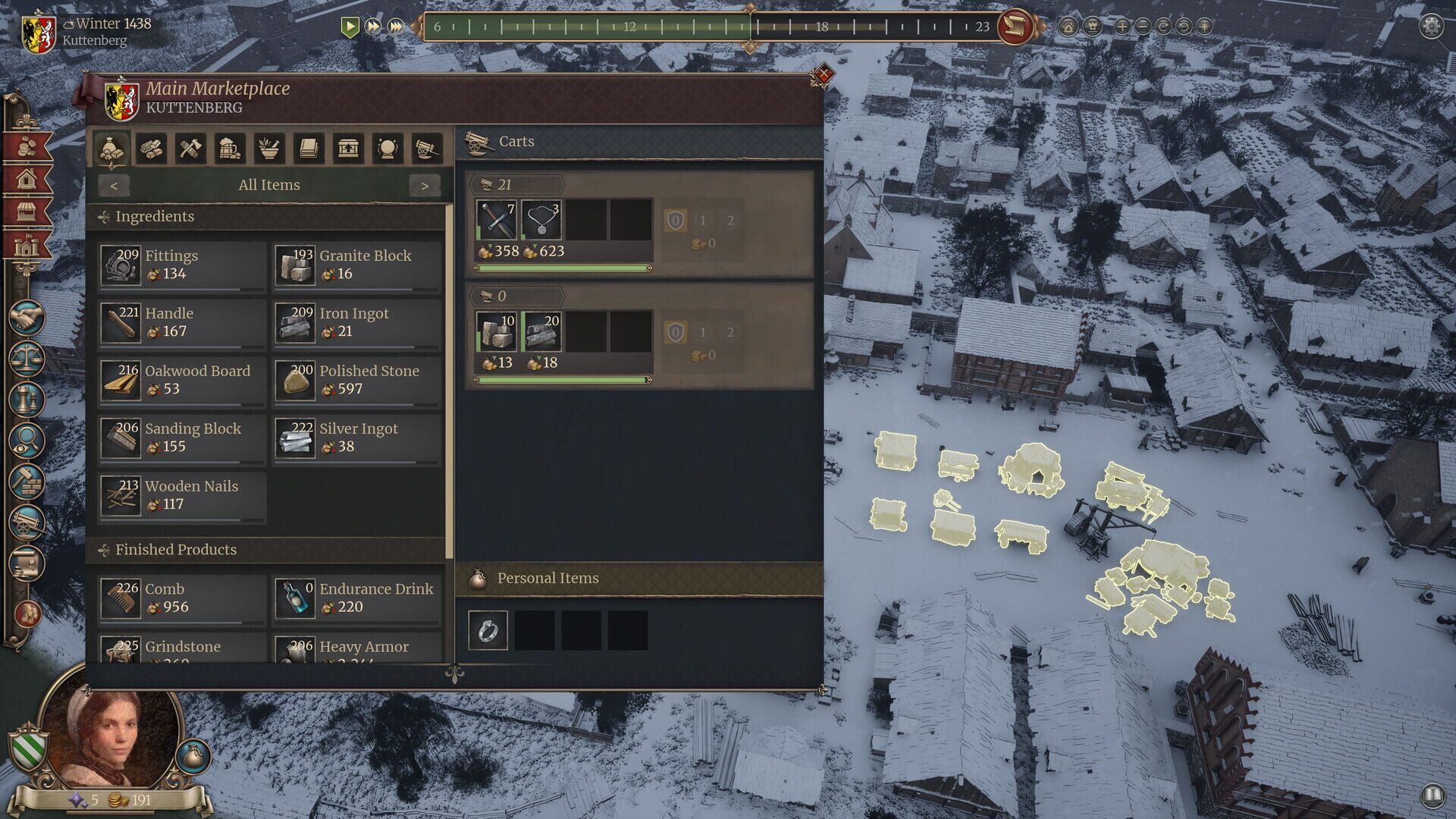Click the day timeline slider near hour 12

(629, 26)
